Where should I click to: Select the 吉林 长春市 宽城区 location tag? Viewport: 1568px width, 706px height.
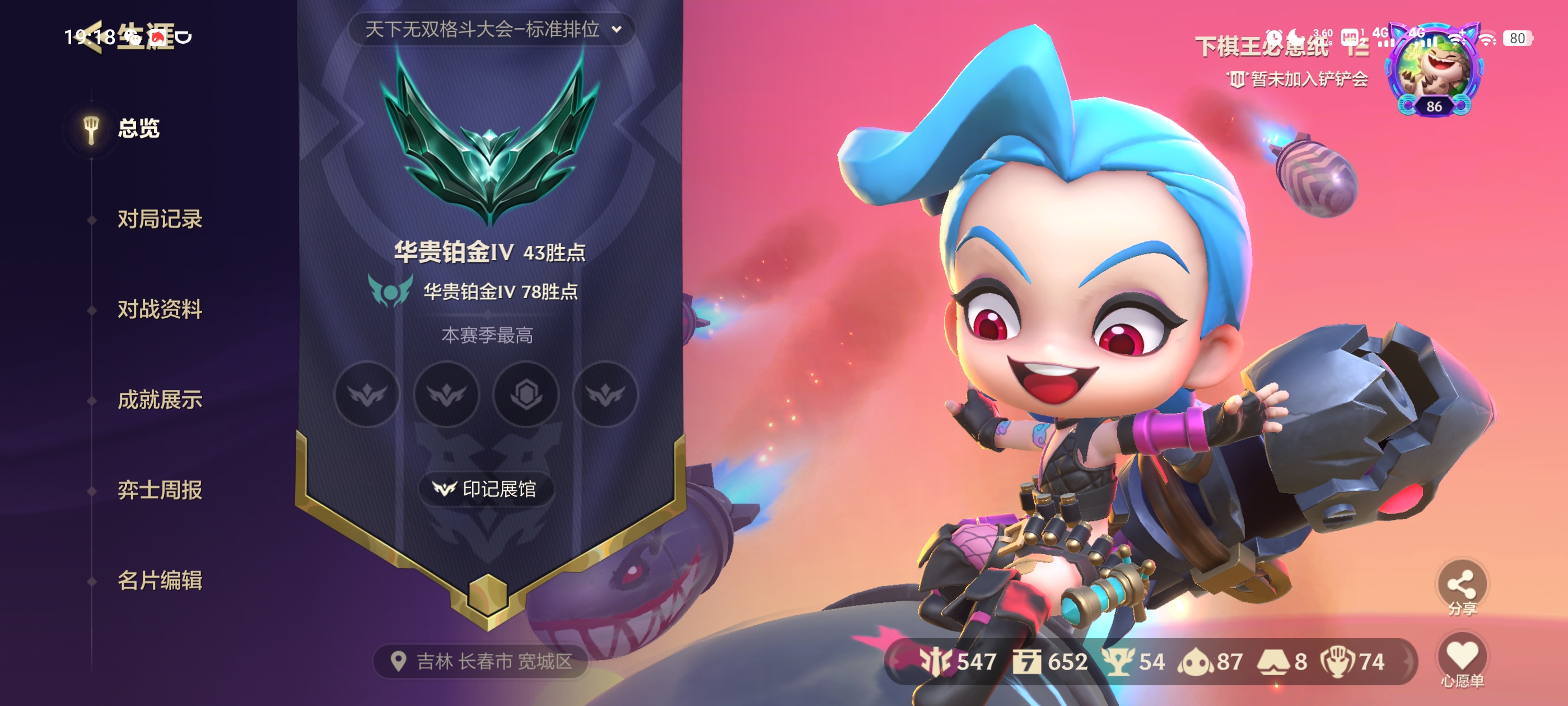(482, 662)
